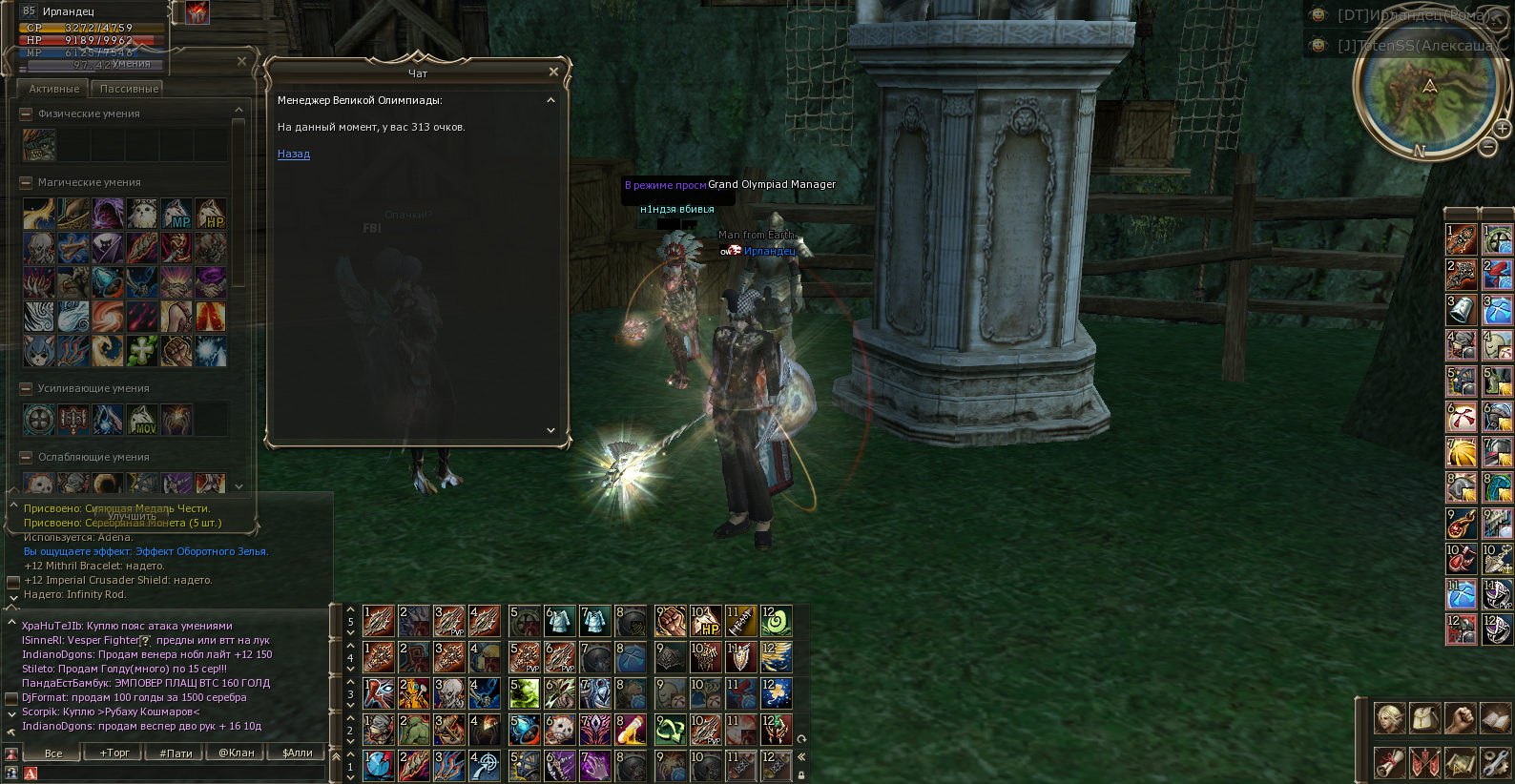Viewport: 1515px width, 784px height.
Task: Open the clan banners icon
Action: (1424, 762)
